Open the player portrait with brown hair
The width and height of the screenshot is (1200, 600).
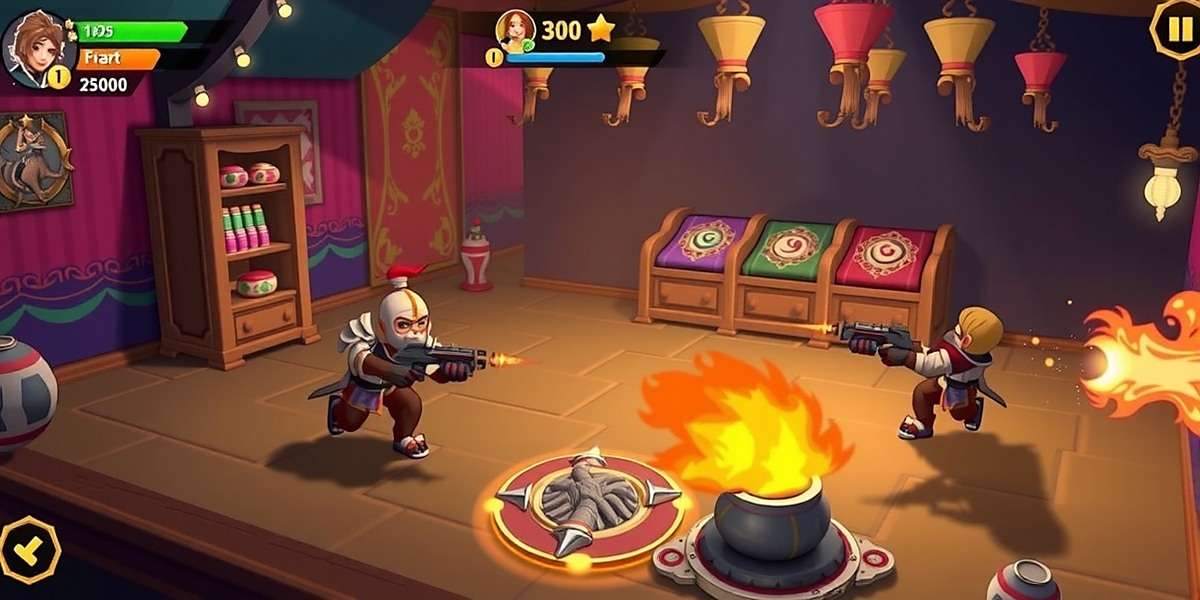(x=36, y=45)
